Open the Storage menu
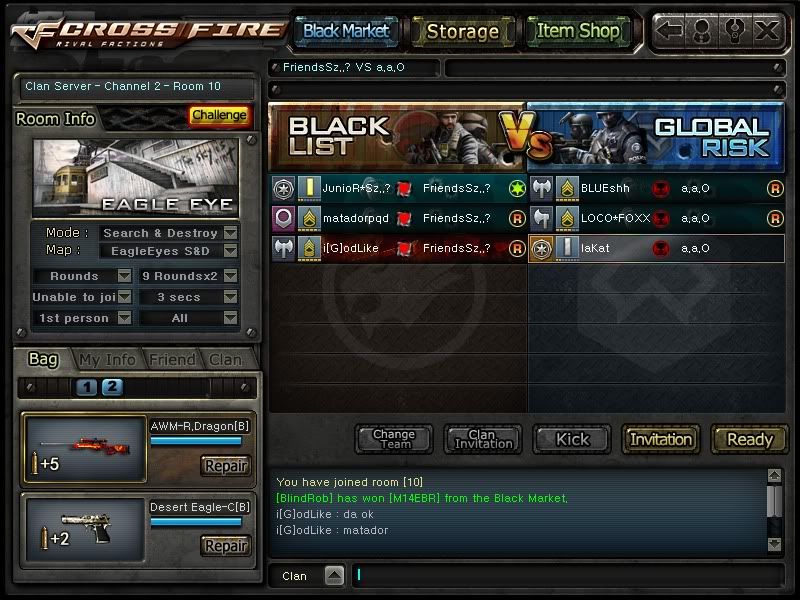This screenshot has width=800, height=600. (x=462, y=31)
